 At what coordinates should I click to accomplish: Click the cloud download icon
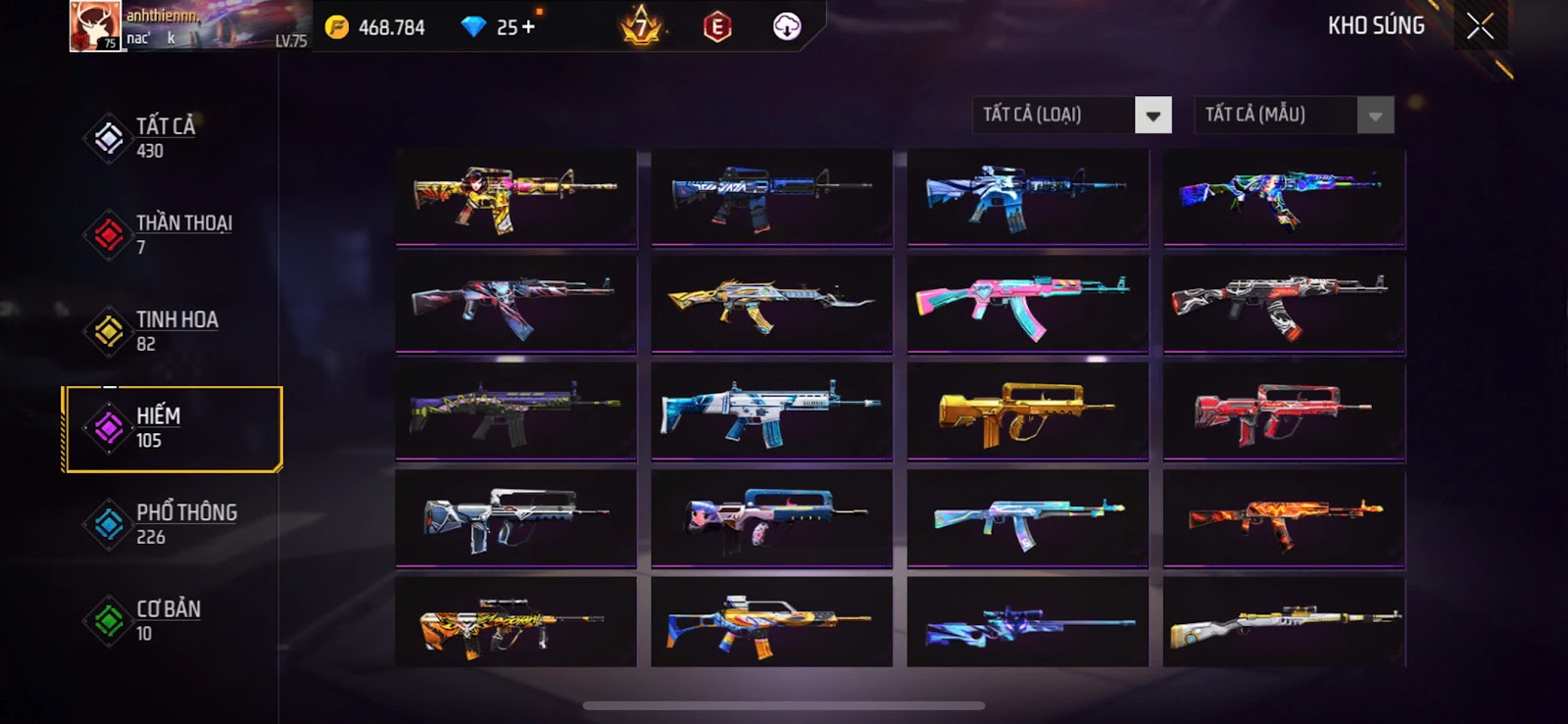786,27
